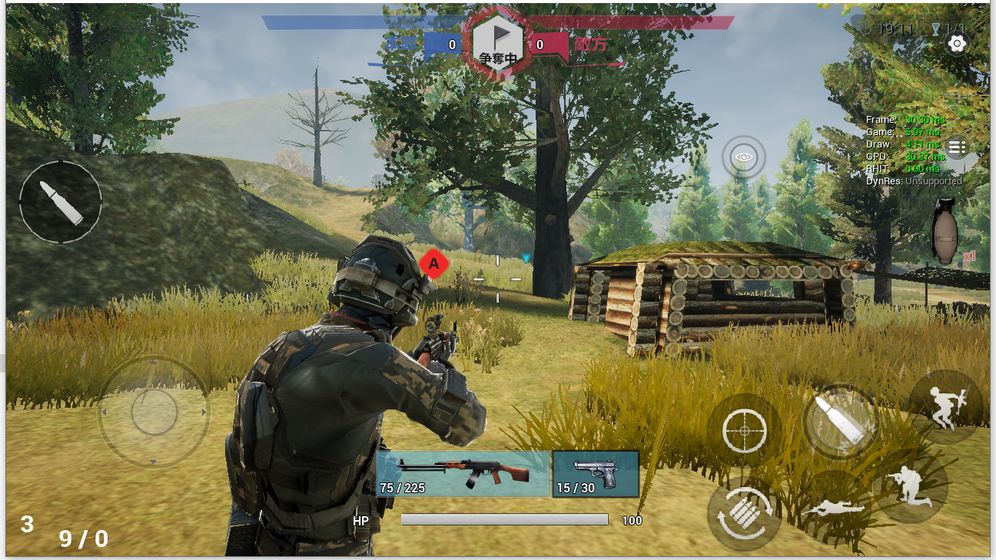This screenshot has height=560, width=996.
Task: Open settings with the gear icon
Action: (957, 44)
